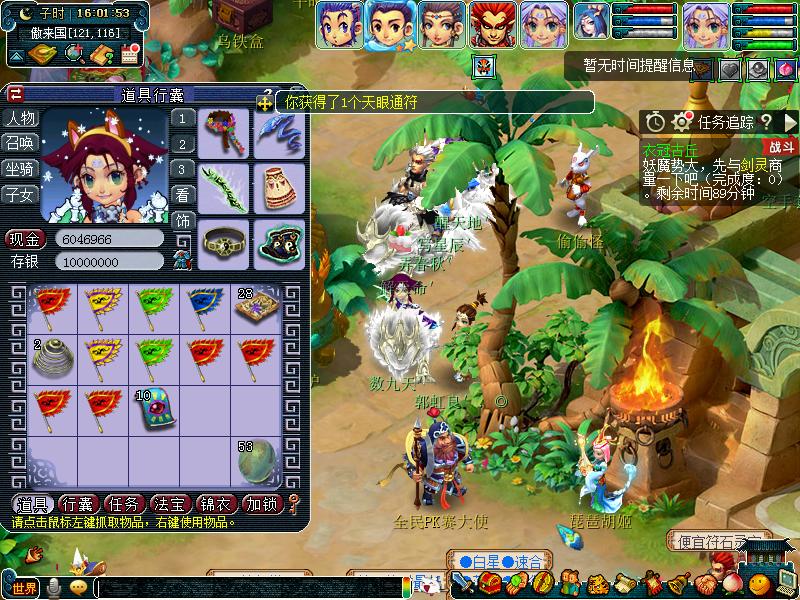Click the equipped ring slot
The image size is (800, 600).
point(222,241)
